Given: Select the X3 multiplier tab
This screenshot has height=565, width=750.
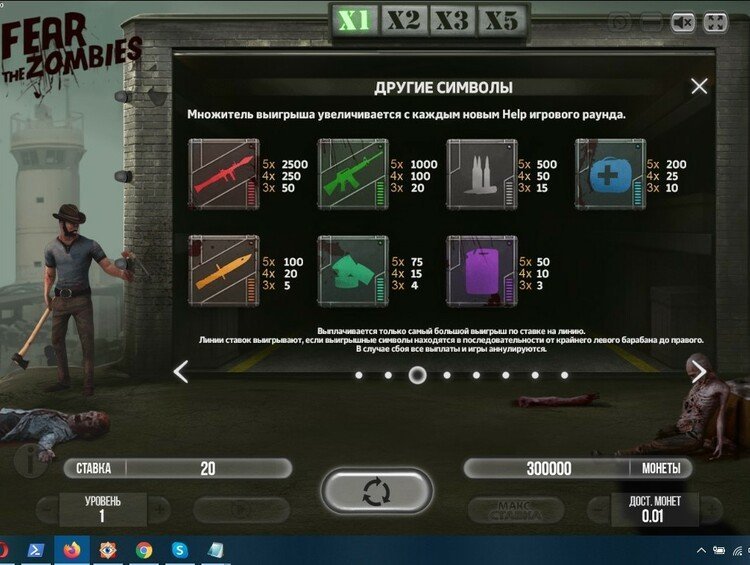Looking at the screenshot, I should point(452,20).
